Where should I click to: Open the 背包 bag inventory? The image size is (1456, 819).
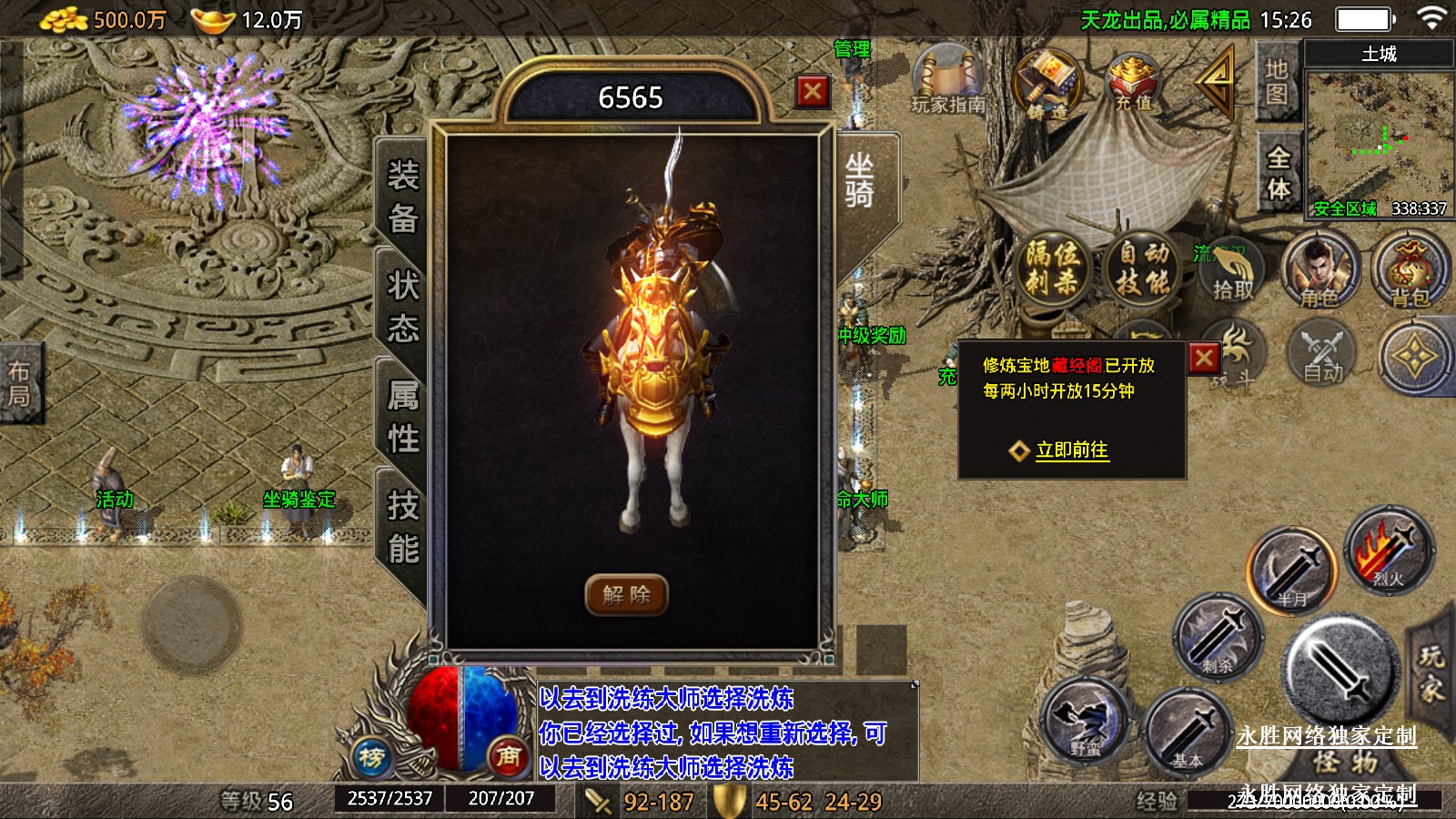(x=1409, y=271)
